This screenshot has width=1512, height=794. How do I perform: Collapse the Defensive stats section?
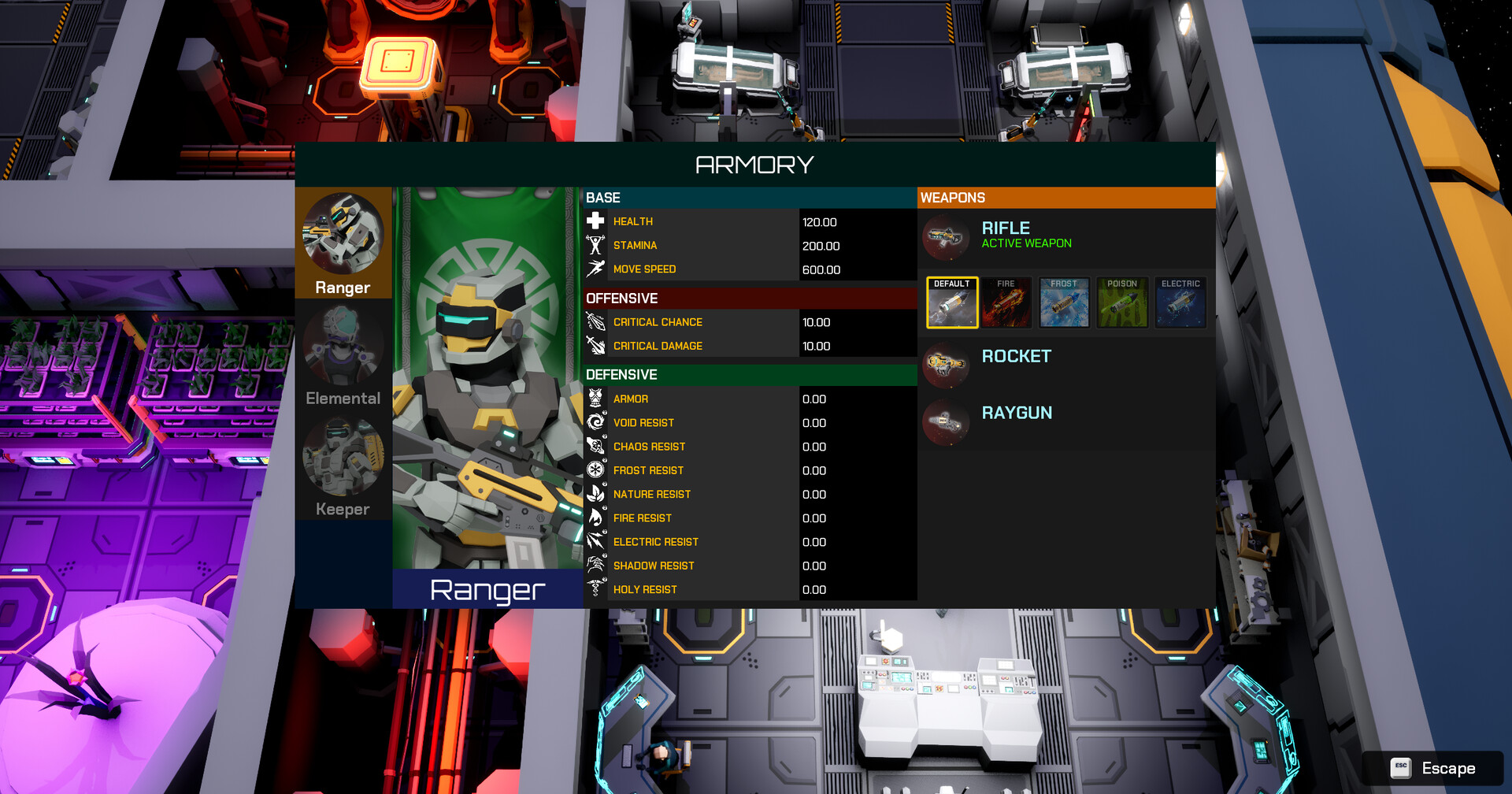point(749,375)
